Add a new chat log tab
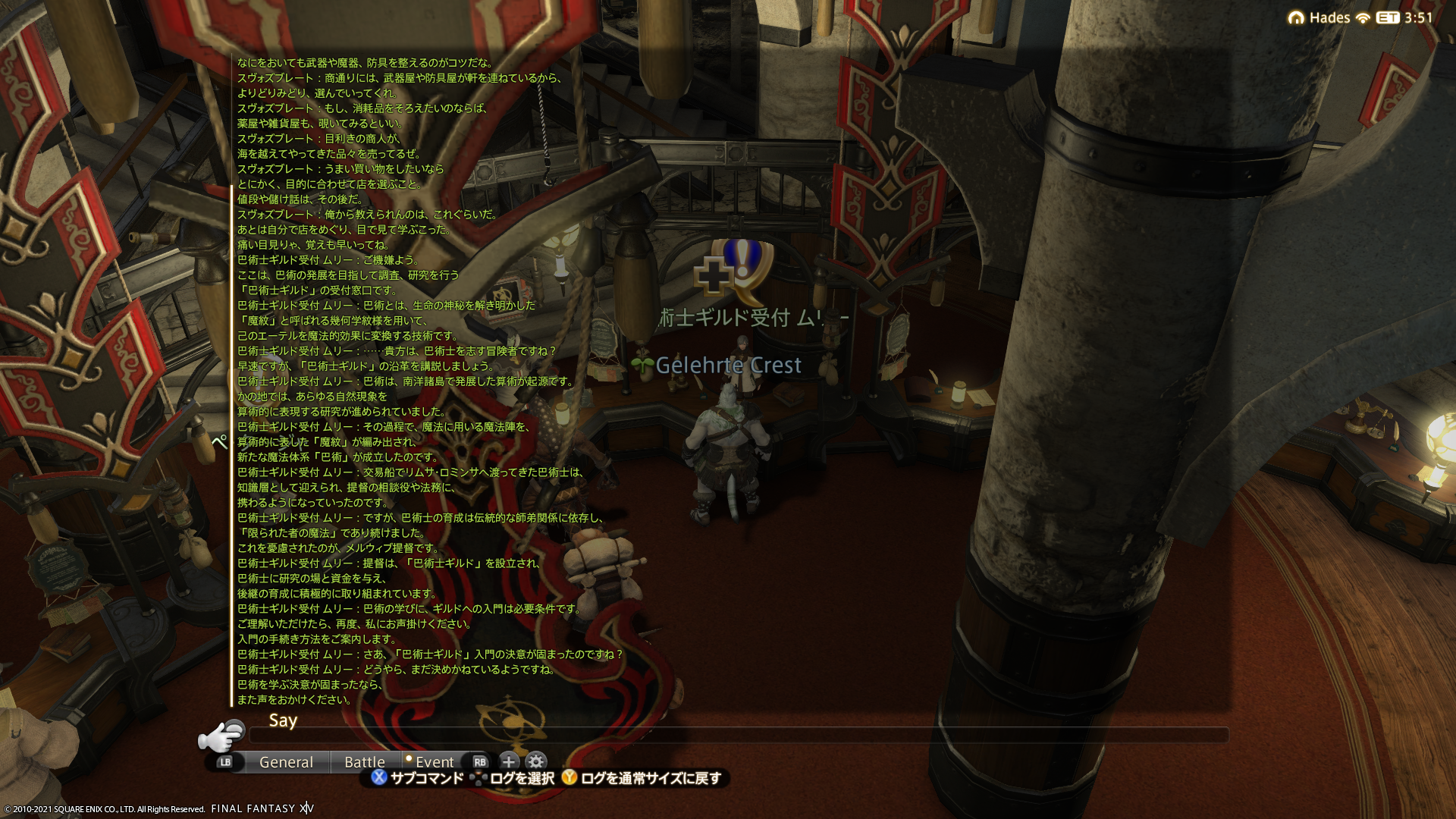This screenshot has width=1456, height=819. pyautogui.click(x=508, y=762)
